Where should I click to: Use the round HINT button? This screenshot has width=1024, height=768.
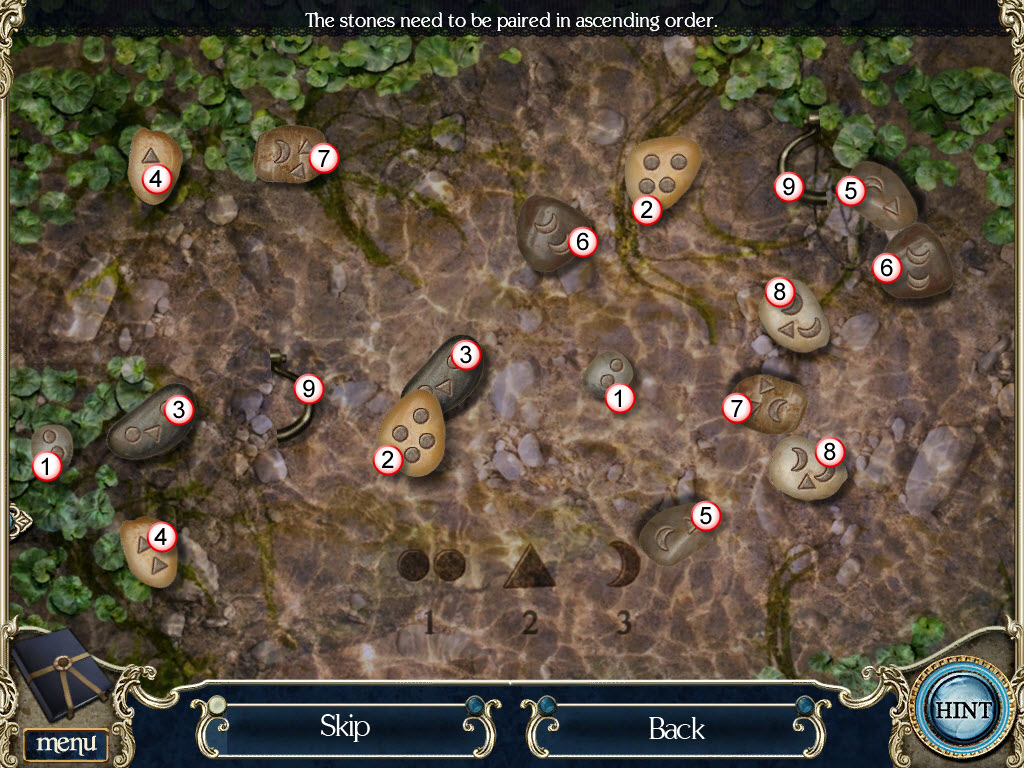tap(964, 710)
